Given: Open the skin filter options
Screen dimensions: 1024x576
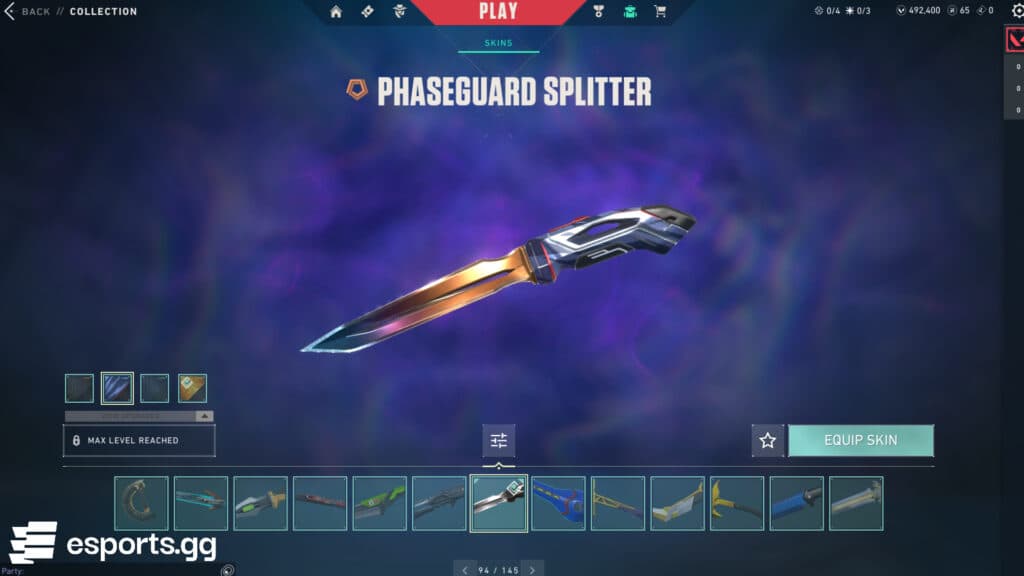Looking at the screenshot, I should [498, 441].
